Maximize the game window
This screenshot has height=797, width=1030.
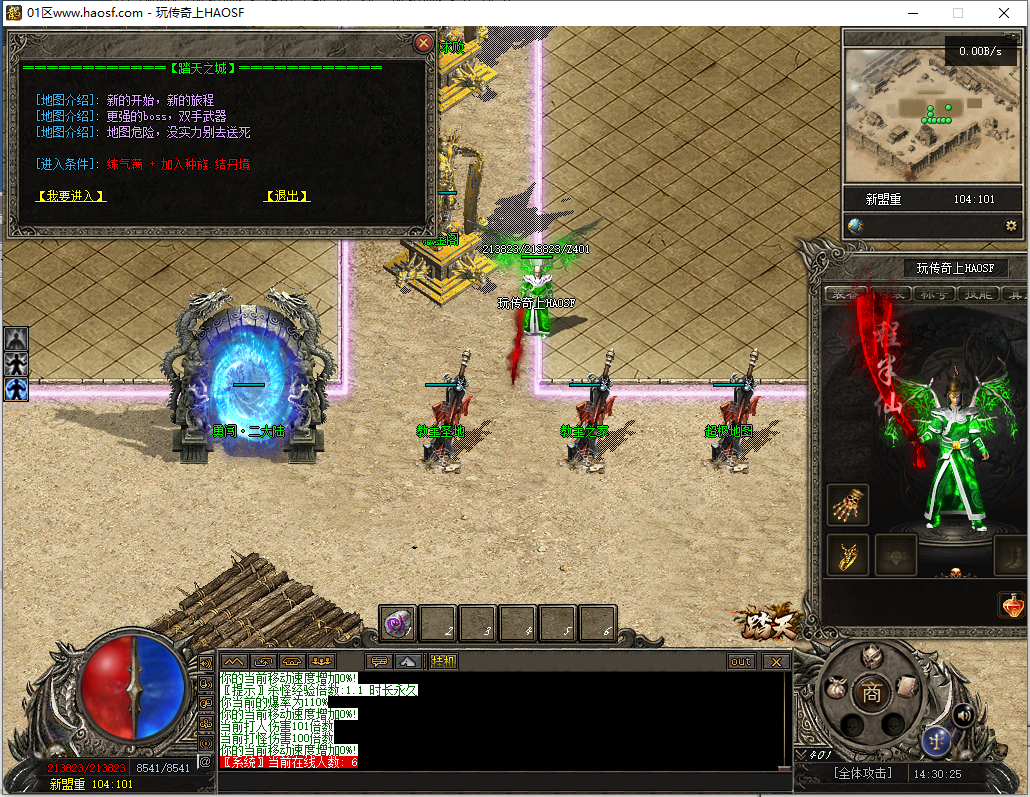point(958,13)
